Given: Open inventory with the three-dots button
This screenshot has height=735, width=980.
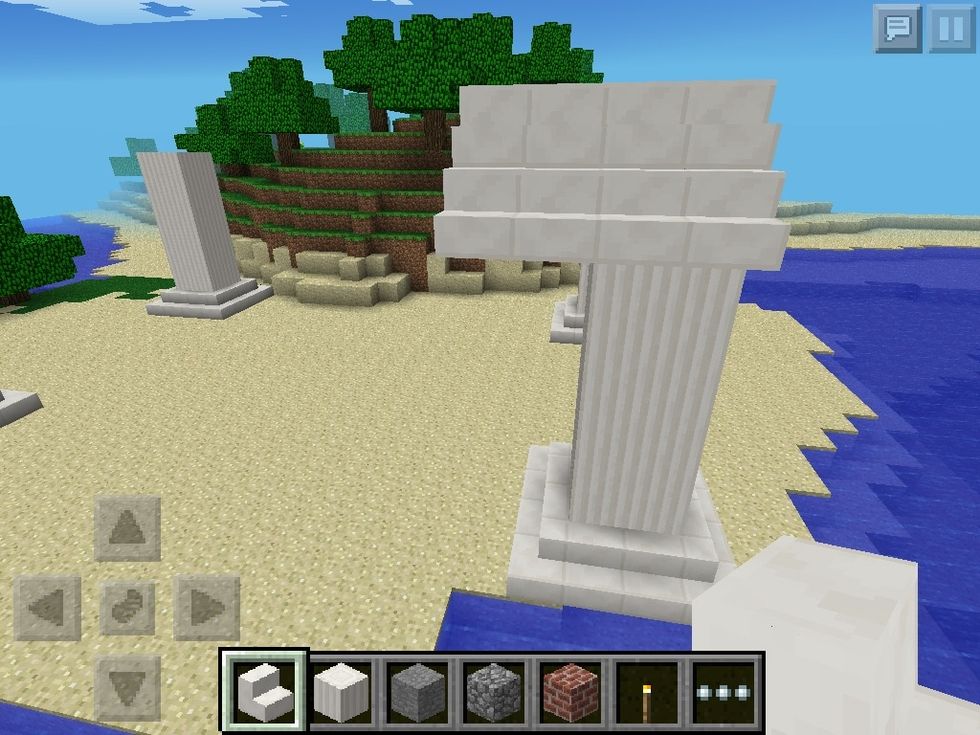Looking at the screenshot, I should point(725,690).
